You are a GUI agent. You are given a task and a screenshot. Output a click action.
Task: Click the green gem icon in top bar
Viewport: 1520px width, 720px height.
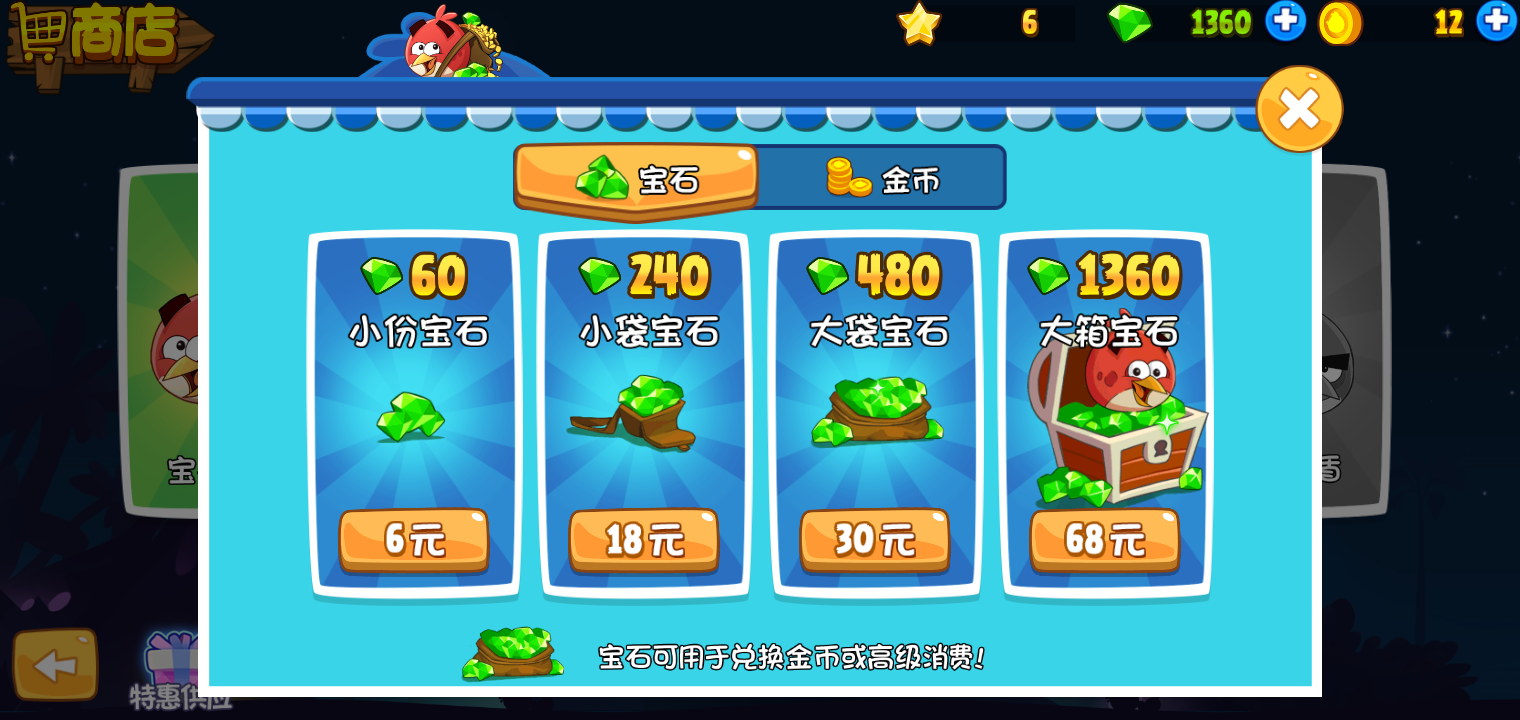click(1131, 22)
